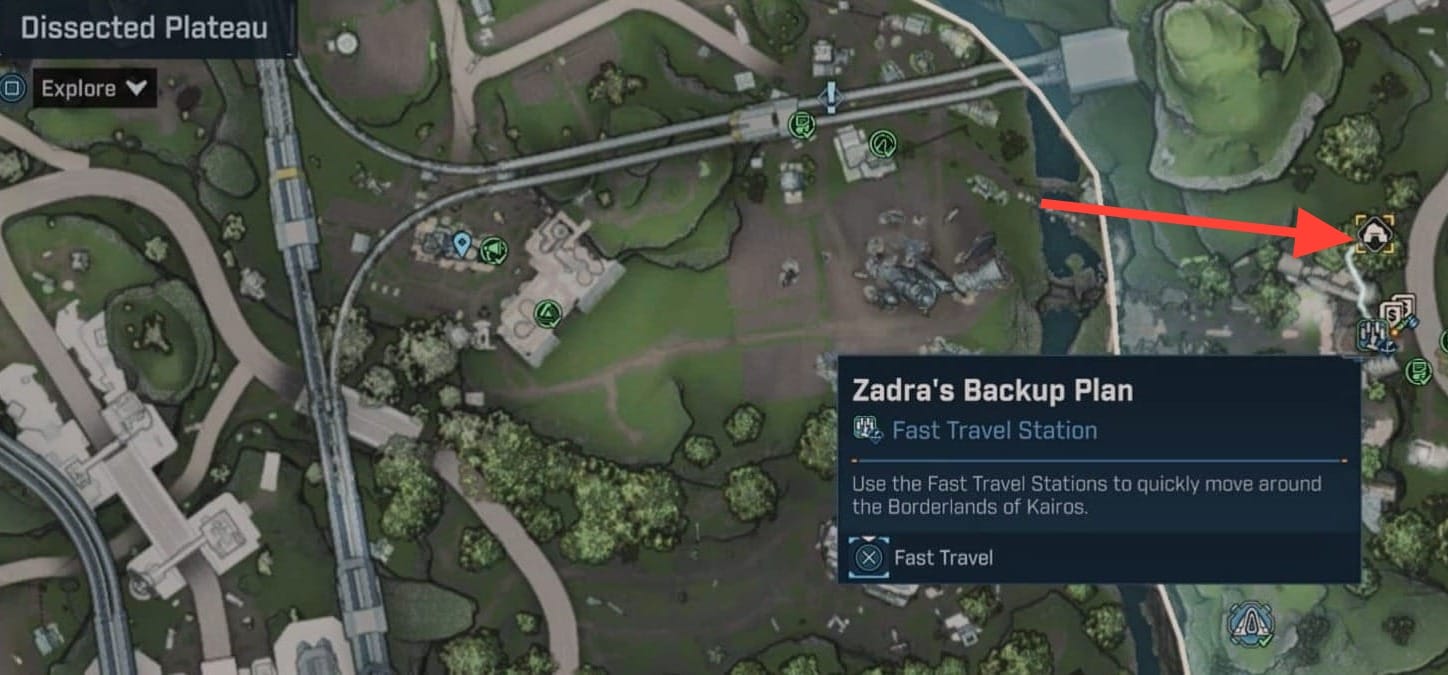1448x675 pixels.
Task: Open the Explore filter dropdown
Action: (x=94, y=89)
